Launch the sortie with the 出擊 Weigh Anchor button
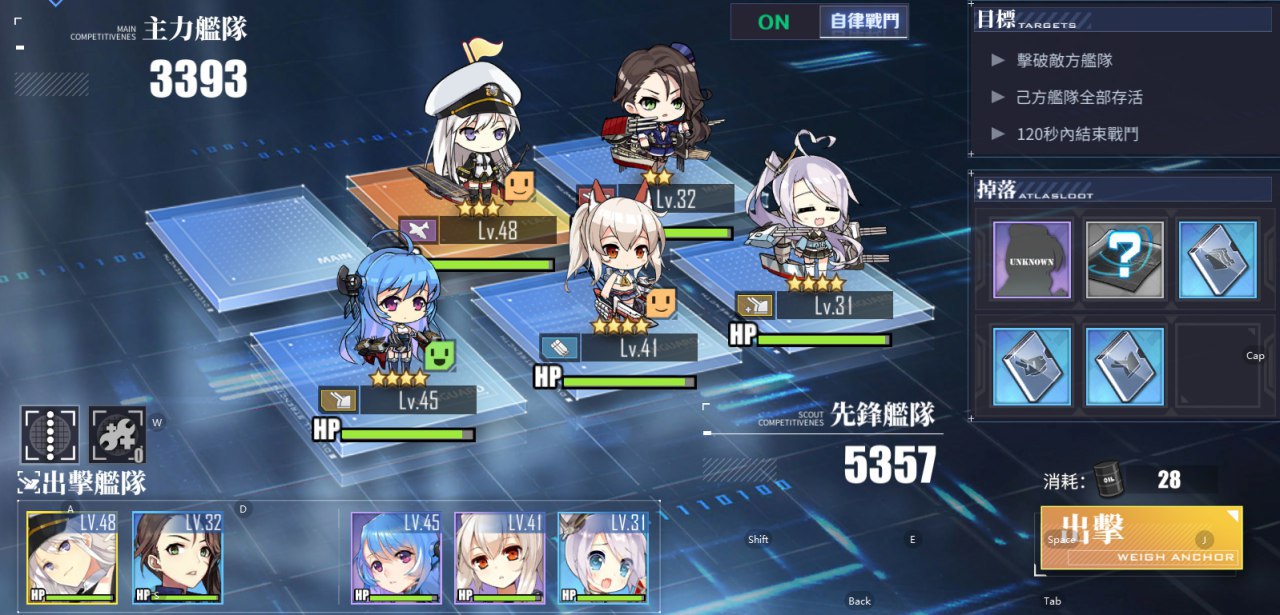Screen dimensions: 1280x615 coord(1141,538)
